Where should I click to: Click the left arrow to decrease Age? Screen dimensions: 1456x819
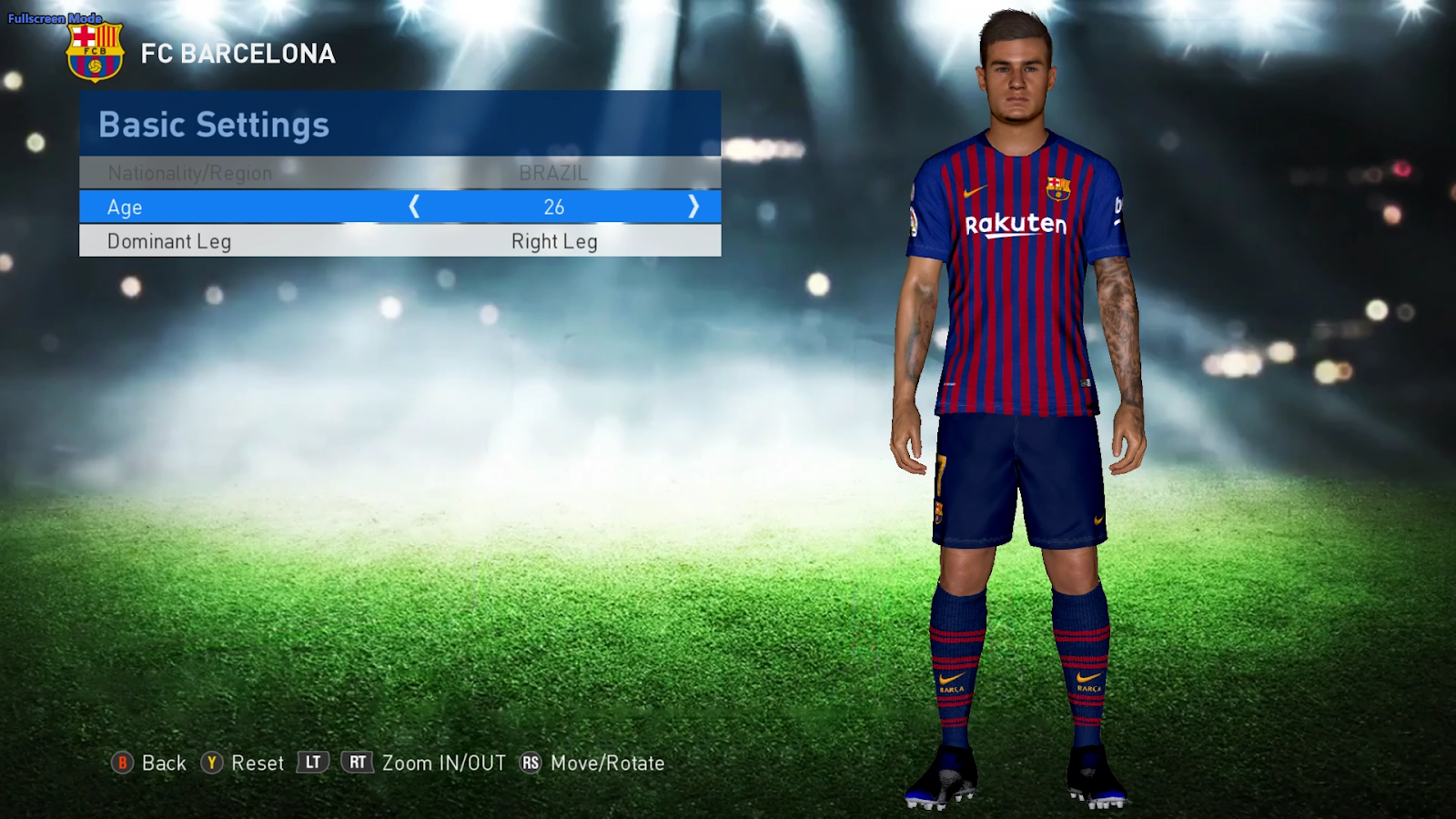tap(415, 207)
